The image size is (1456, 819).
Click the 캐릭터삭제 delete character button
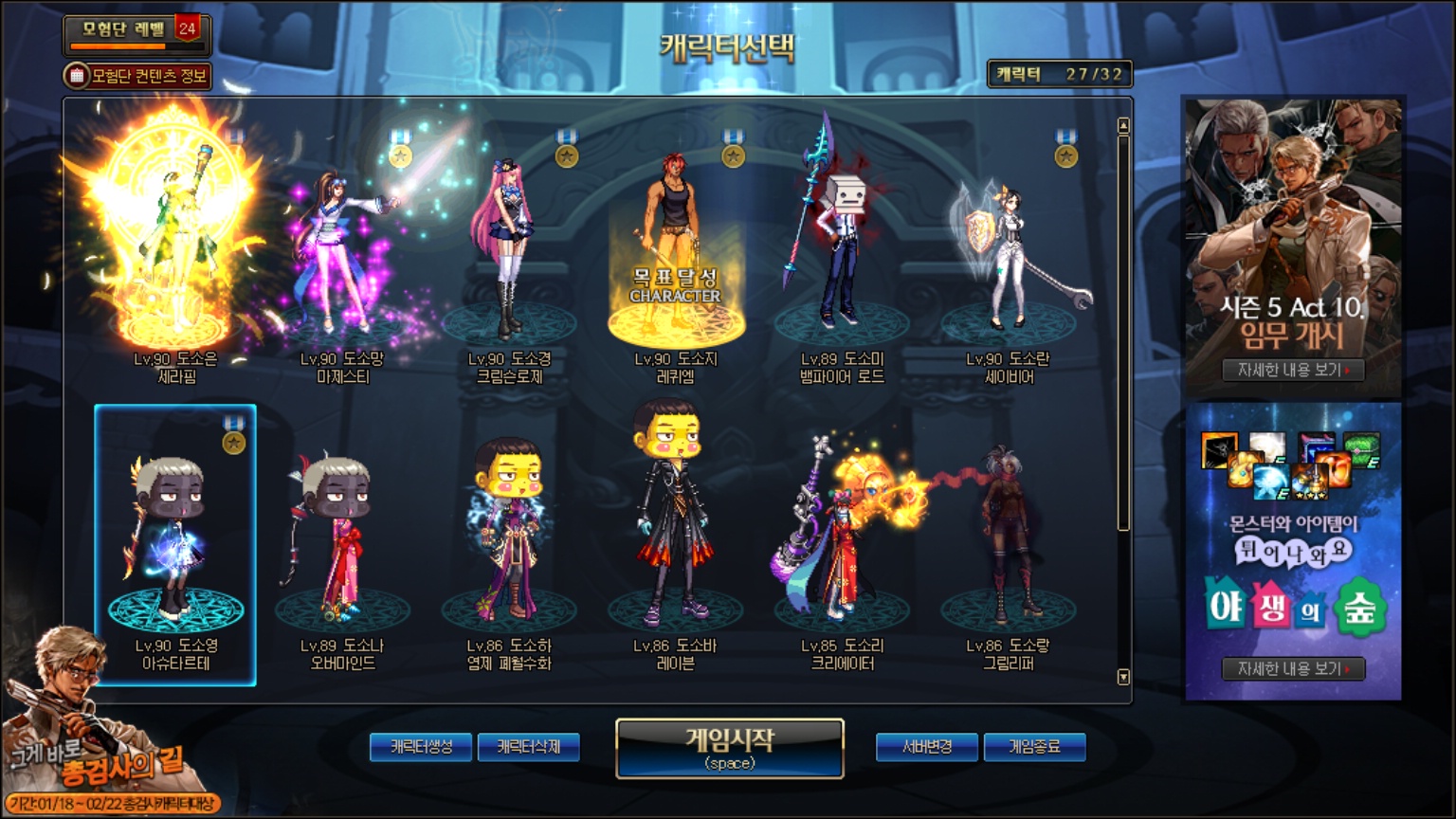click(x=529, y=747)
